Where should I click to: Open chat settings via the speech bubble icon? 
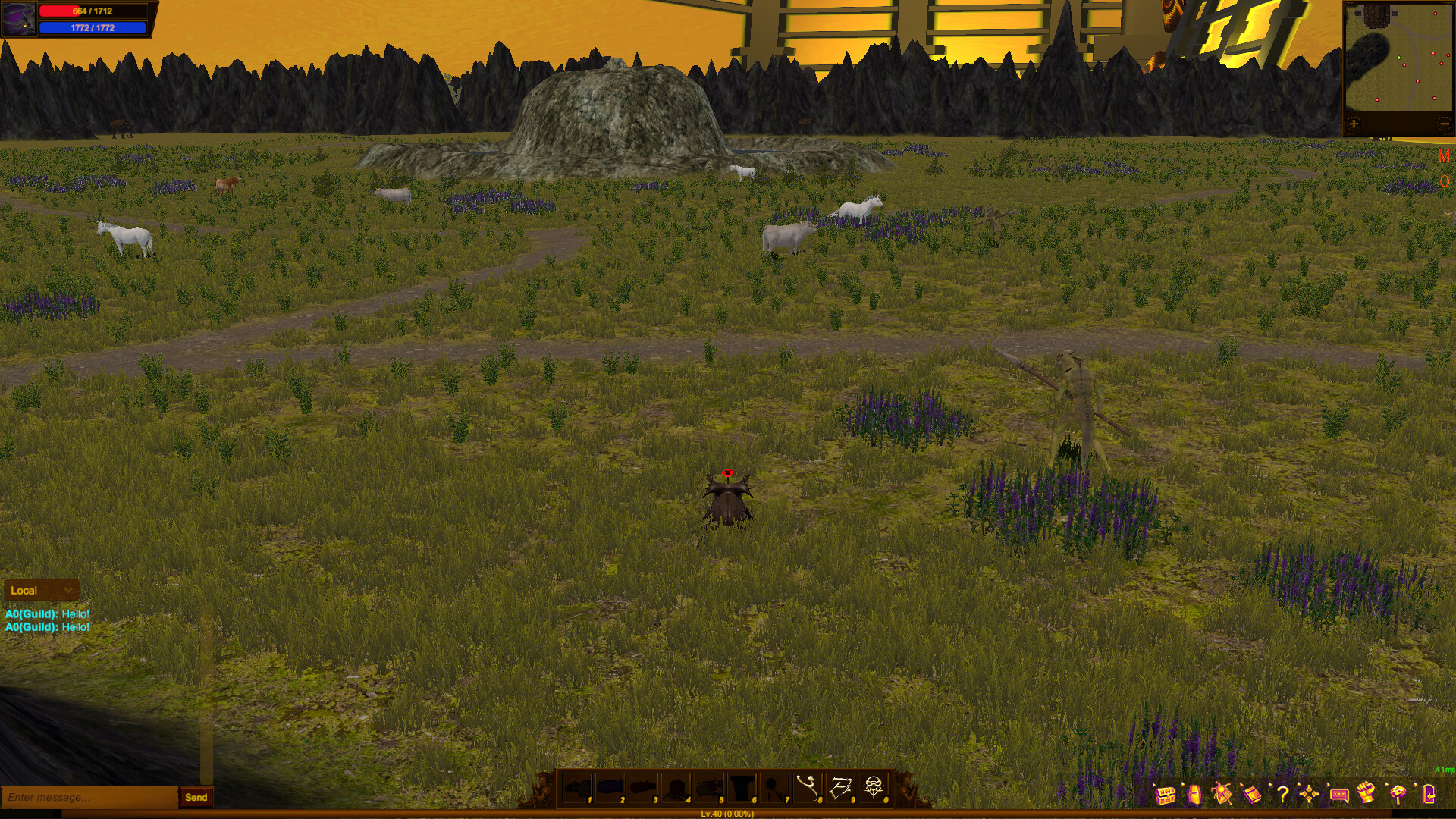(1339, 795)
